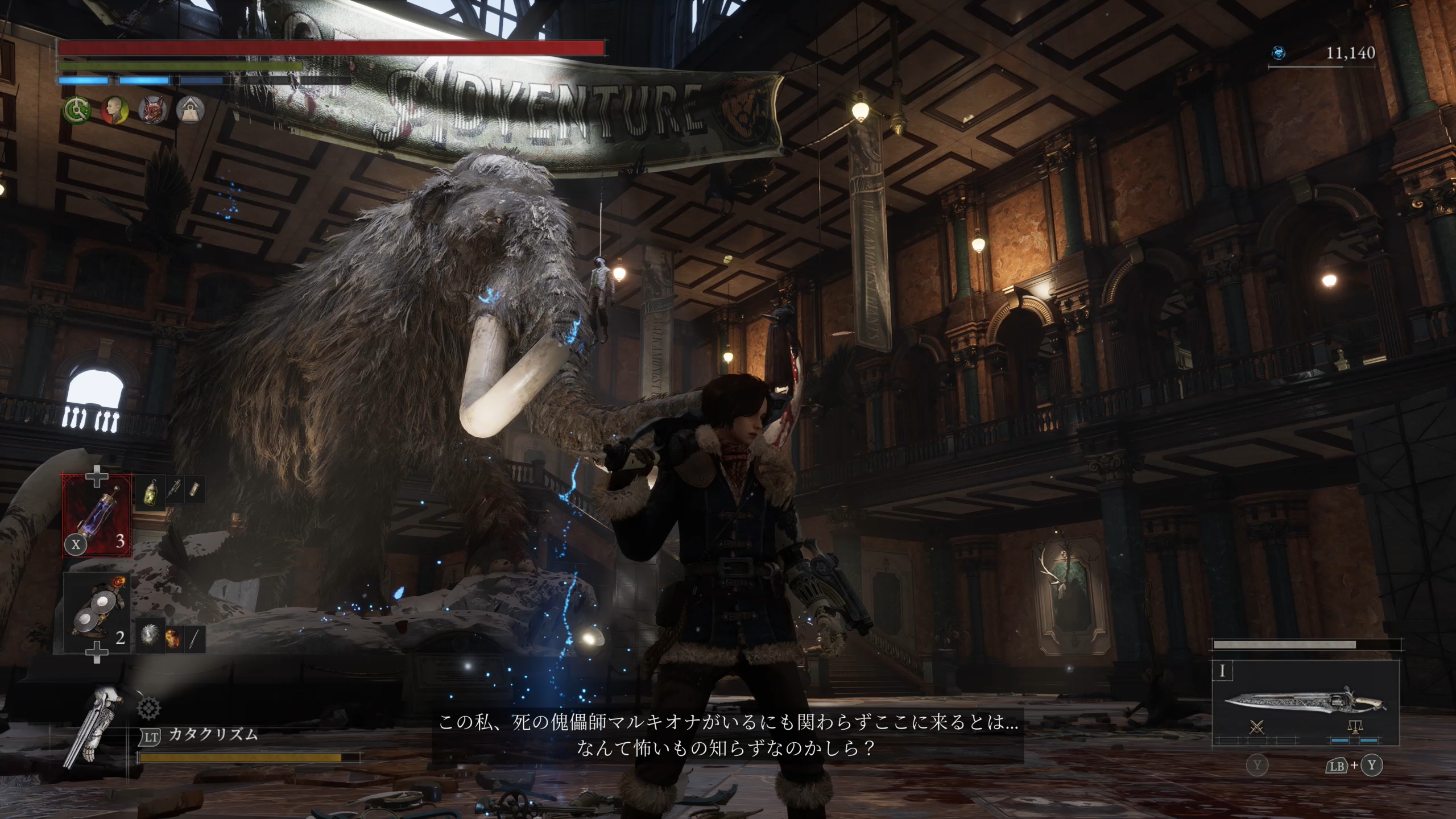Inspect the bald head profile status icon
Viewport: 1456px width, 819px height.
tap(114, 110)
